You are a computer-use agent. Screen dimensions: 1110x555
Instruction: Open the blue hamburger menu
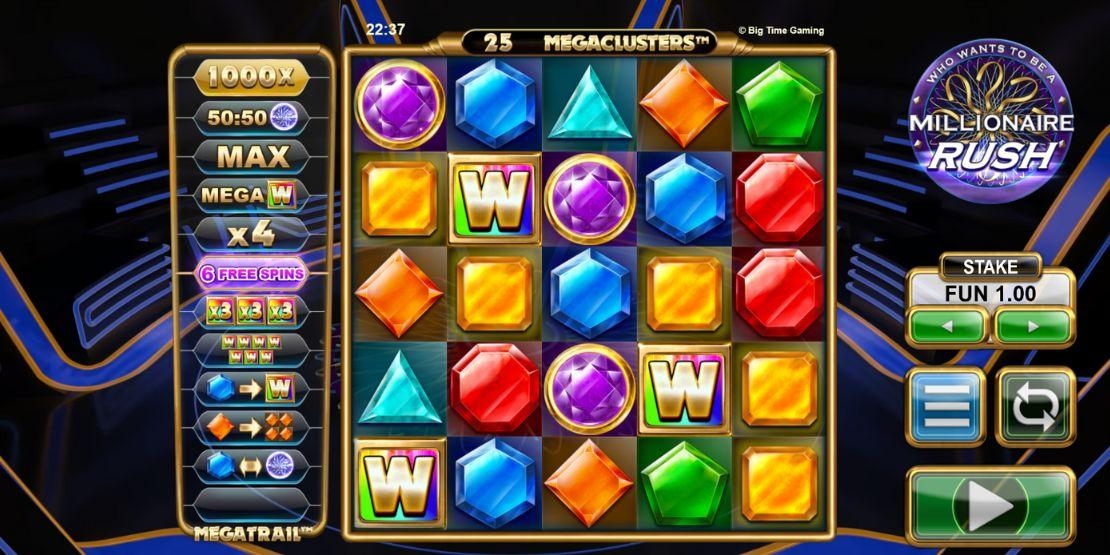[945, 406]
